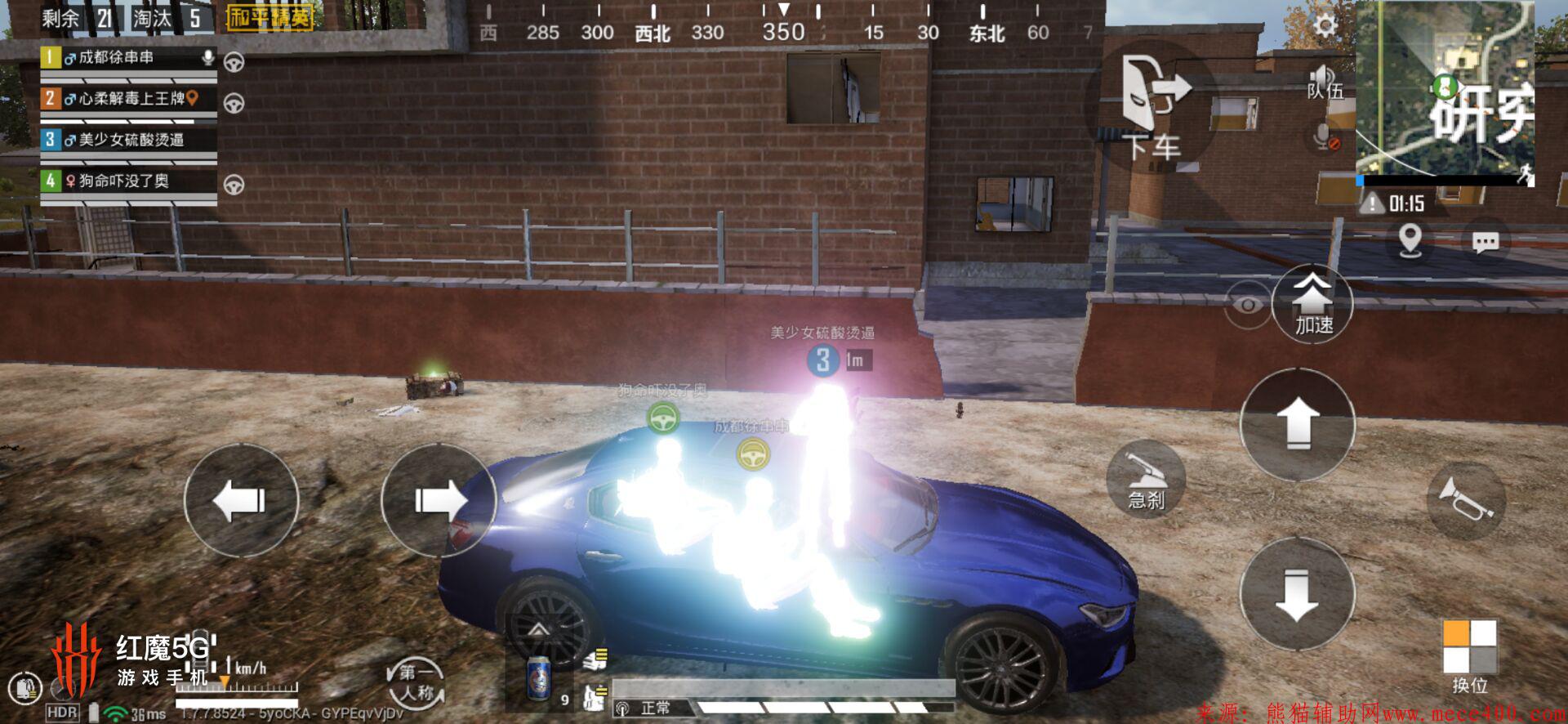This screenshot has width=1568, height=724.
Task: Use the energy drink item slot
Action: click(x=539, y=678)
